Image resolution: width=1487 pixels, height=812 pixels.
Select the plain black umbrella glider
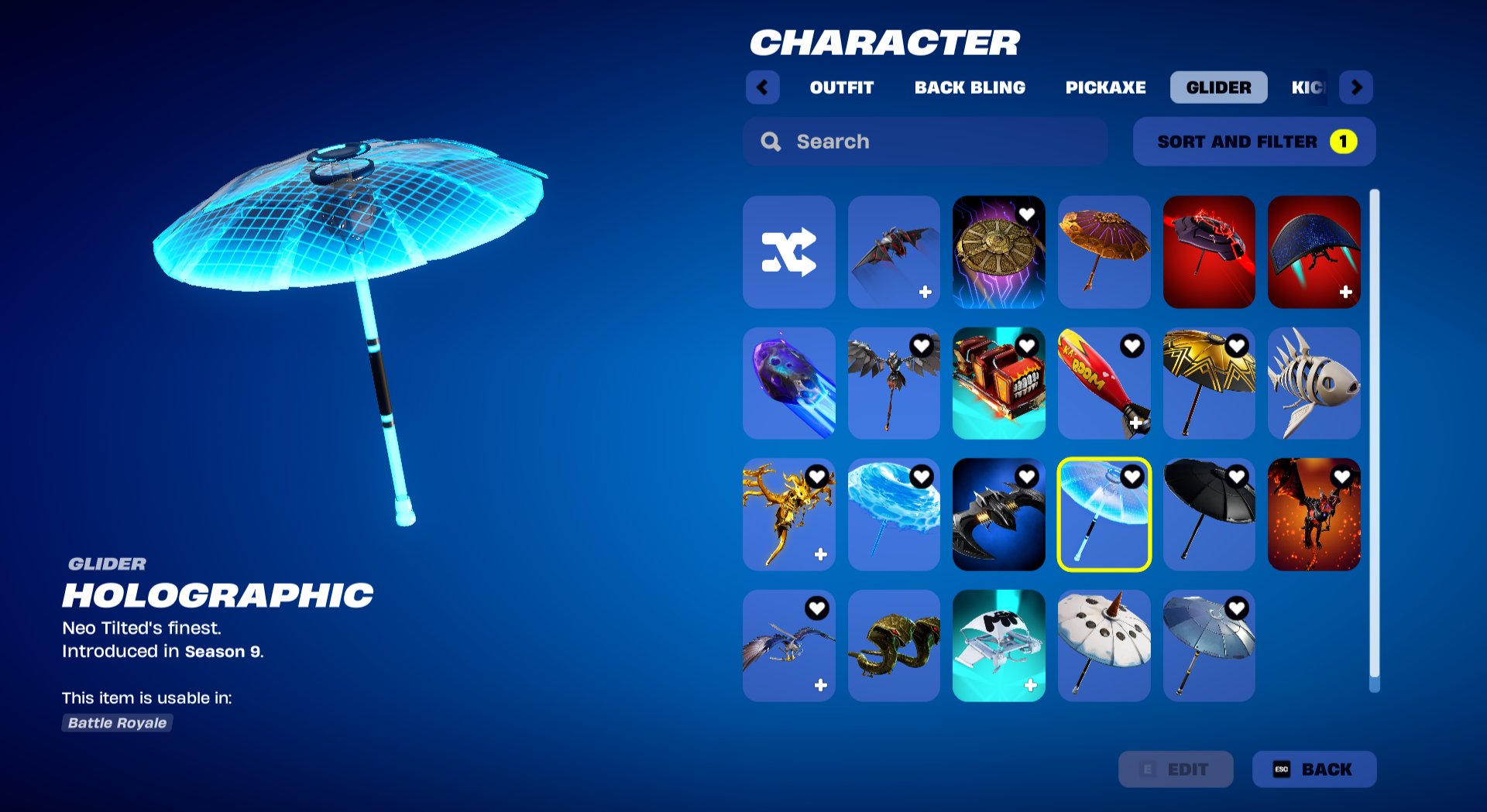point(1209,514)
